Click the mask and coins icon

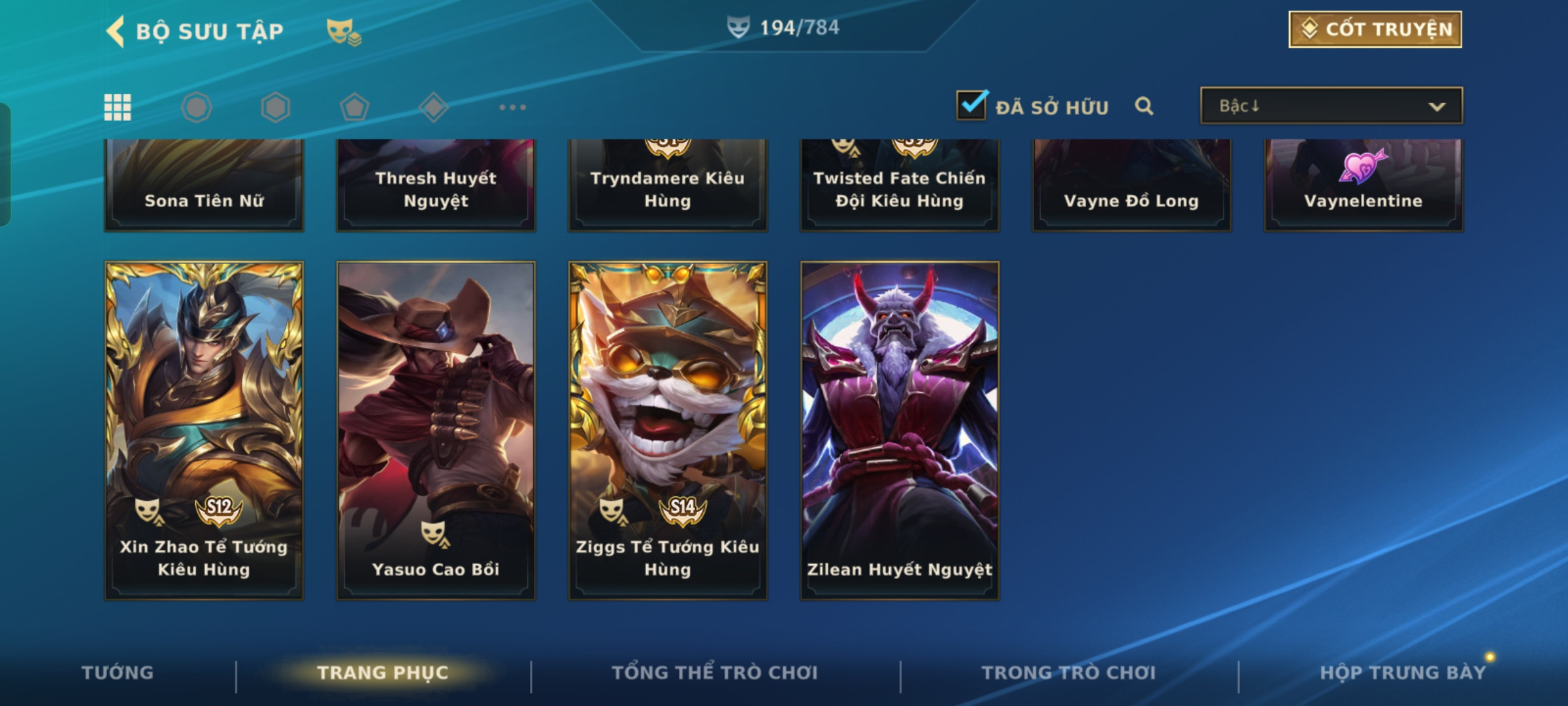(x=344, y=31)
